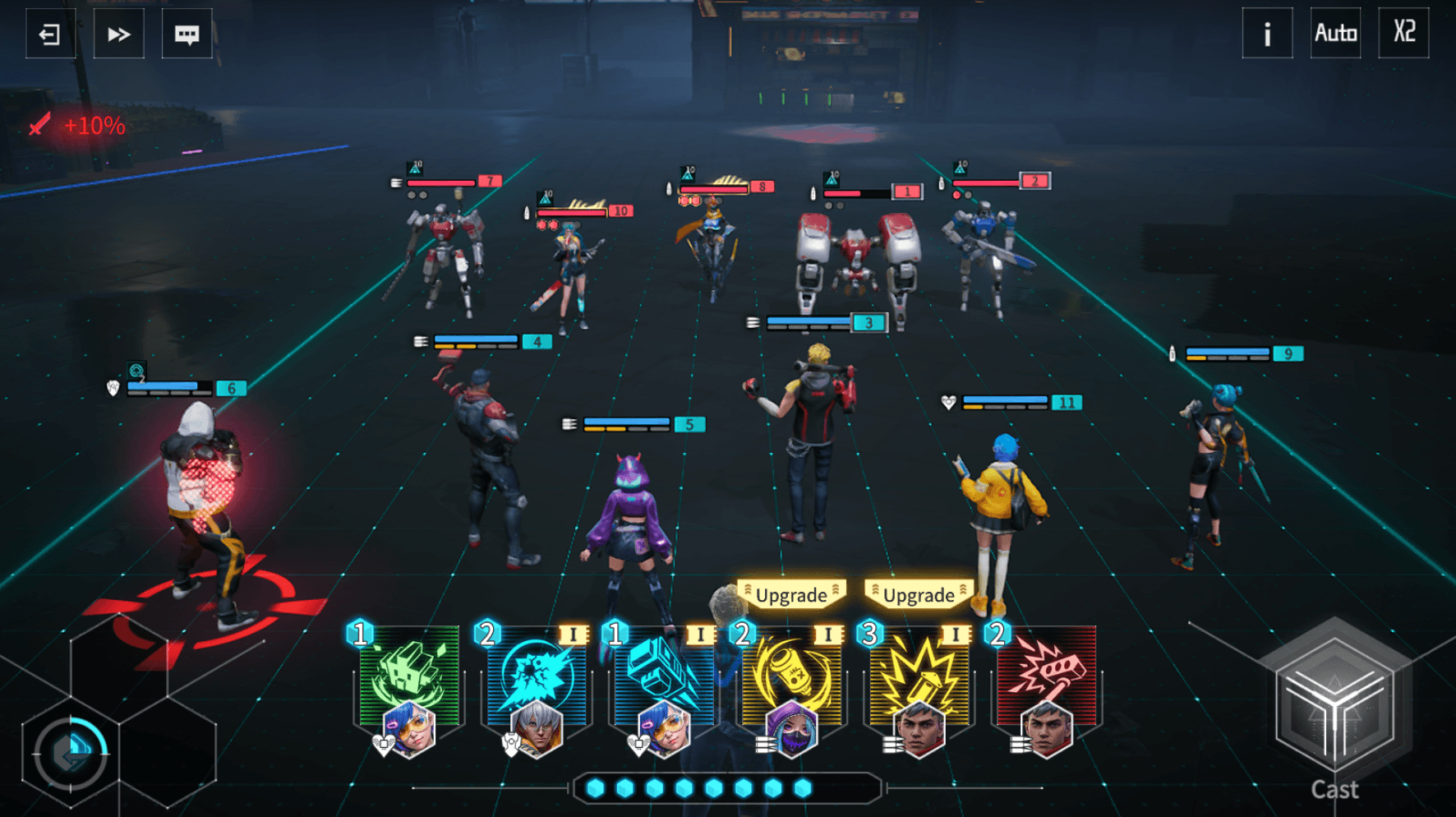Click the Cast cube button
The height and width of the screenshot is (817, 1456).
coord(1334,708)
